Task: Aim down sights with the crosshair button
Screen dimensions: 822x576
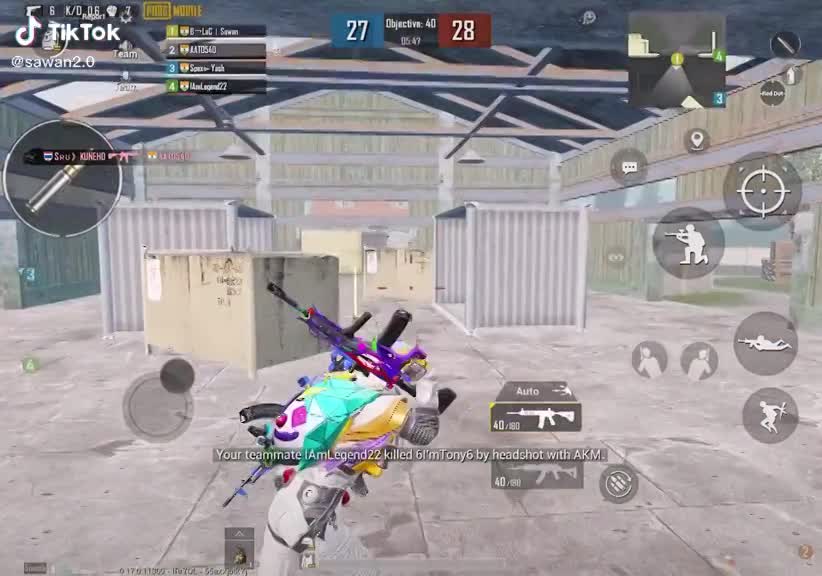Action: [762, 190]
